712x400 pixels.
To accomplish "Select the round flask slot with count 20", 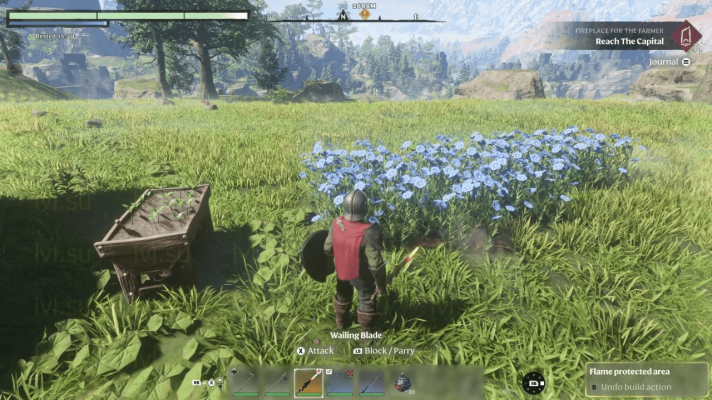I will tap(402, 382).
